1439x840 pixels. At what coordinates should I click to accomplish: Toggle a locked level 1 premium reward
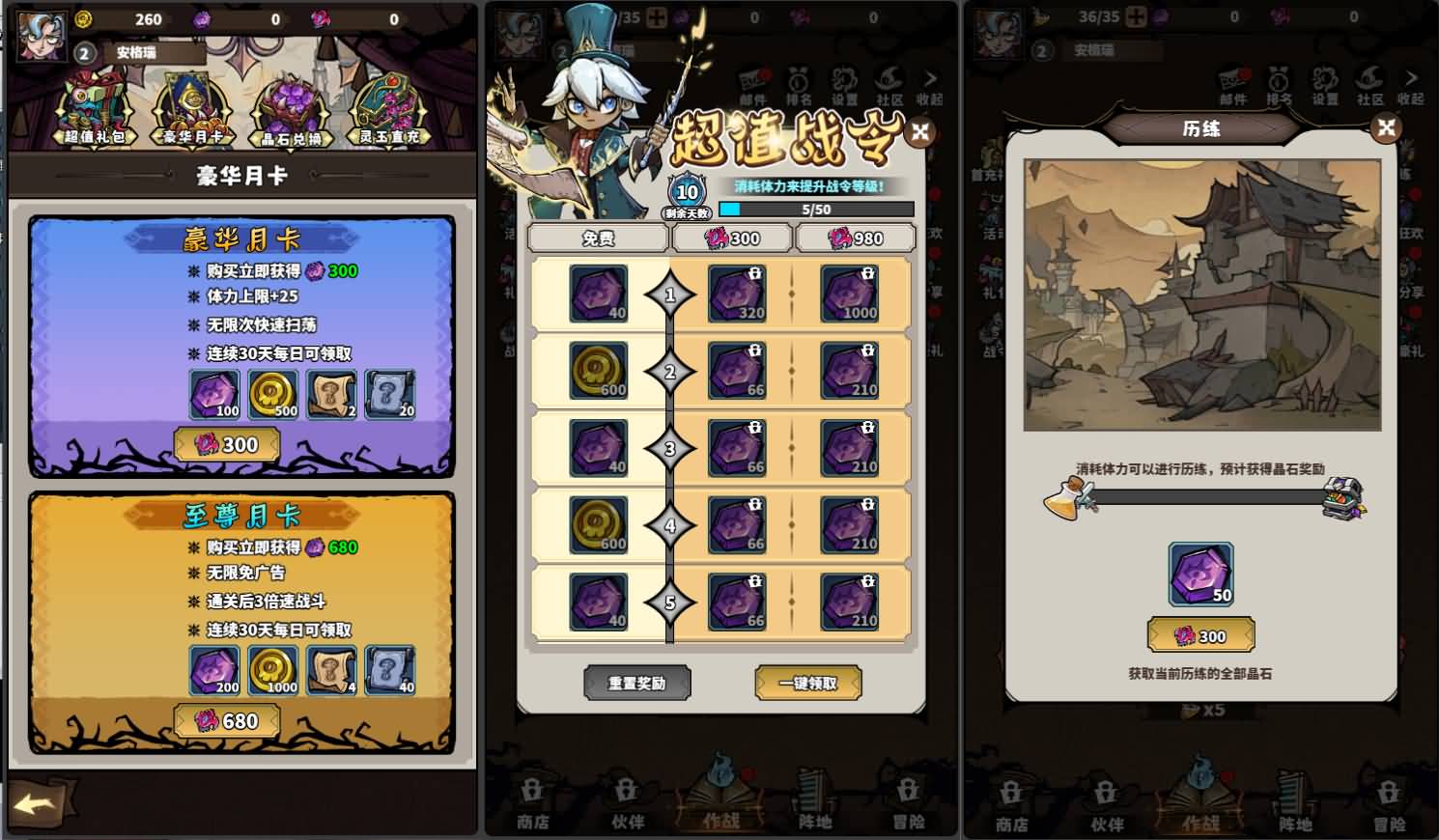[x=737, y=294]
